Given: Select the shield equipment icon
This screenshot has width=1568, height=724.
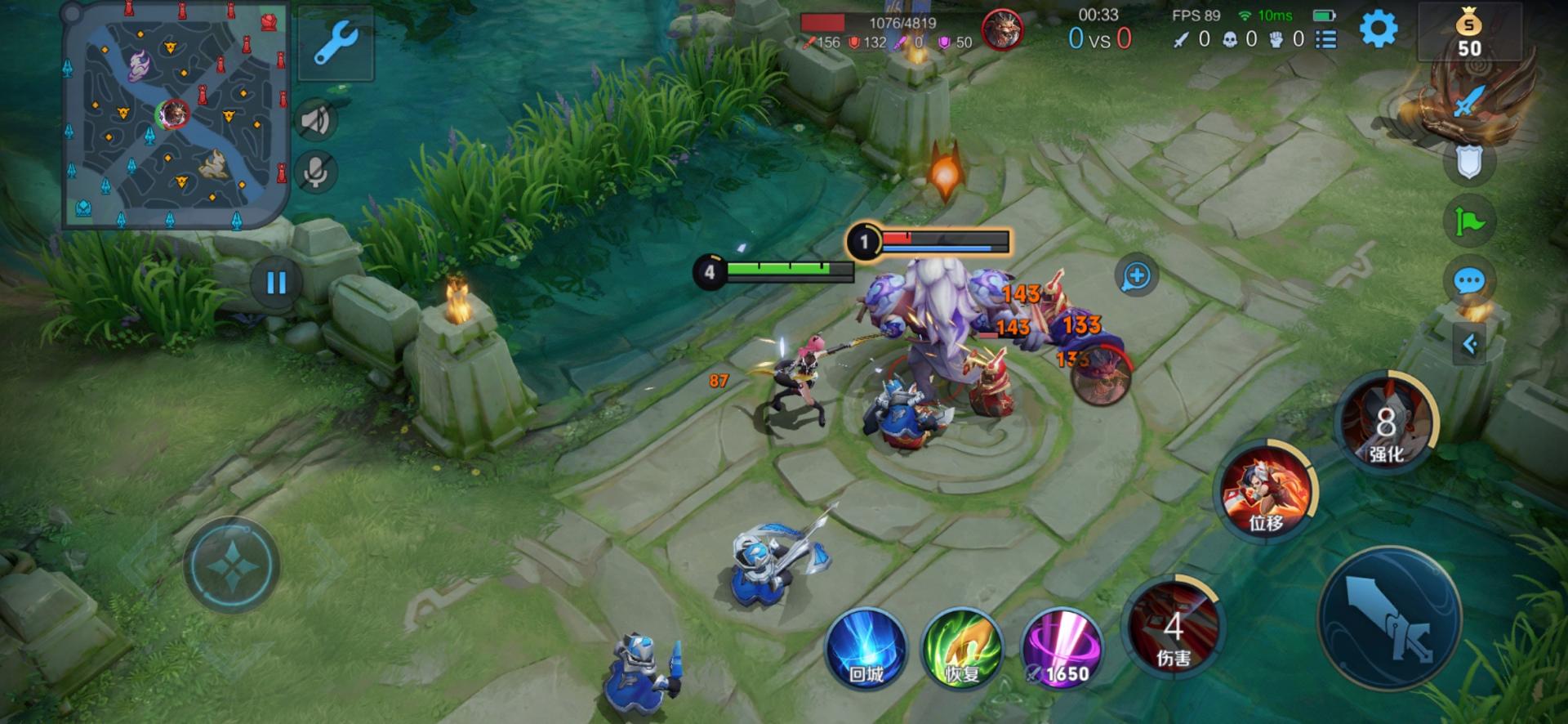Looking at the screenshot, I should pos(1468,163).
